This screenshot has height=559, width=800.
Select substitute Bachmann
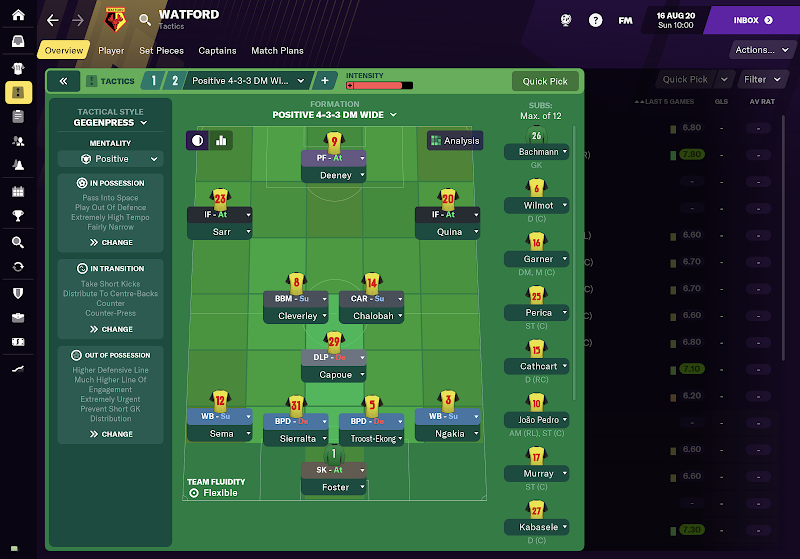pyautogui.click(x=537, y=152)
